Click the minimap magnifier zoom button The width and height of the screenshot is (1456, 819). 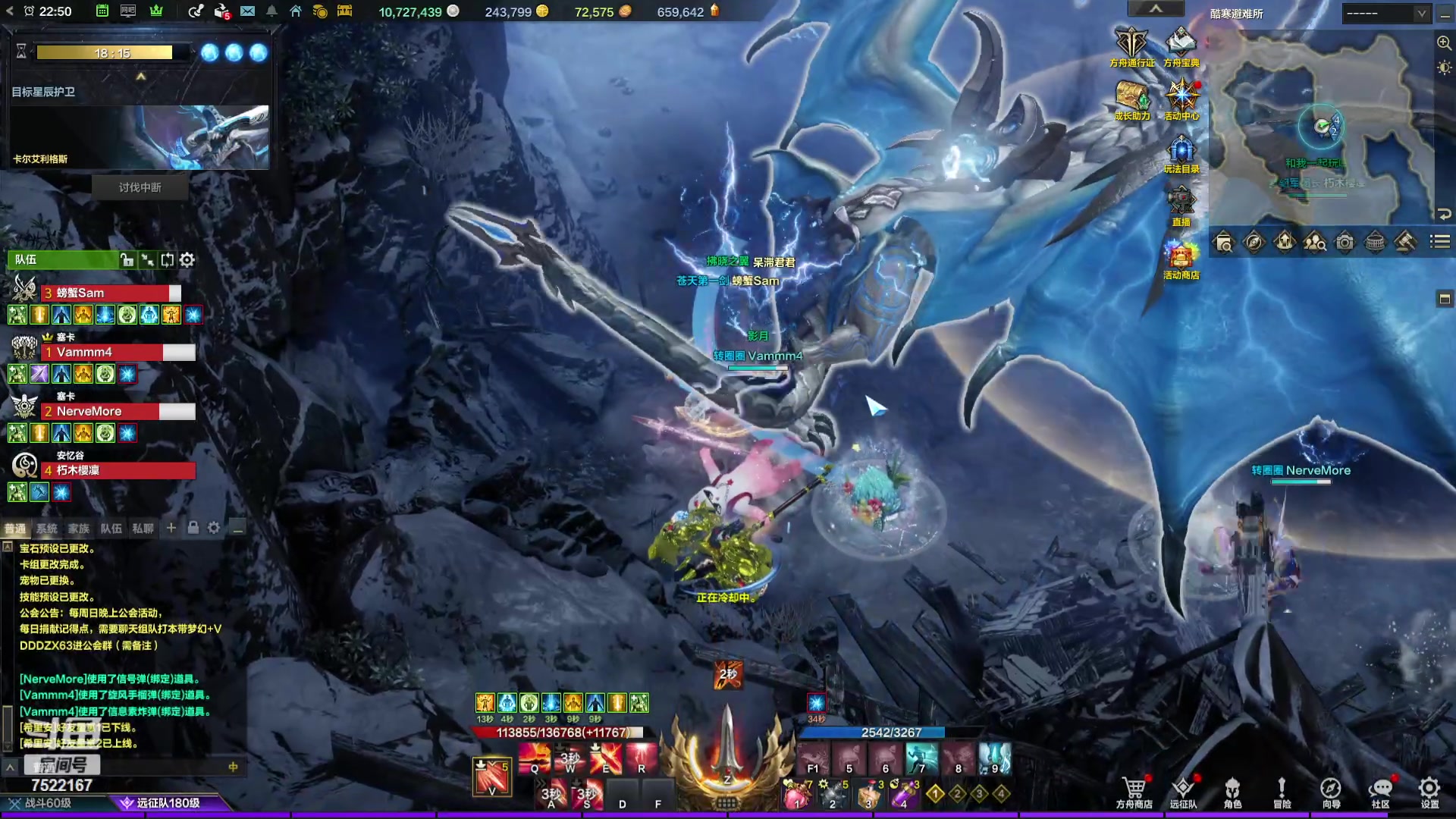coord(1444,43)
